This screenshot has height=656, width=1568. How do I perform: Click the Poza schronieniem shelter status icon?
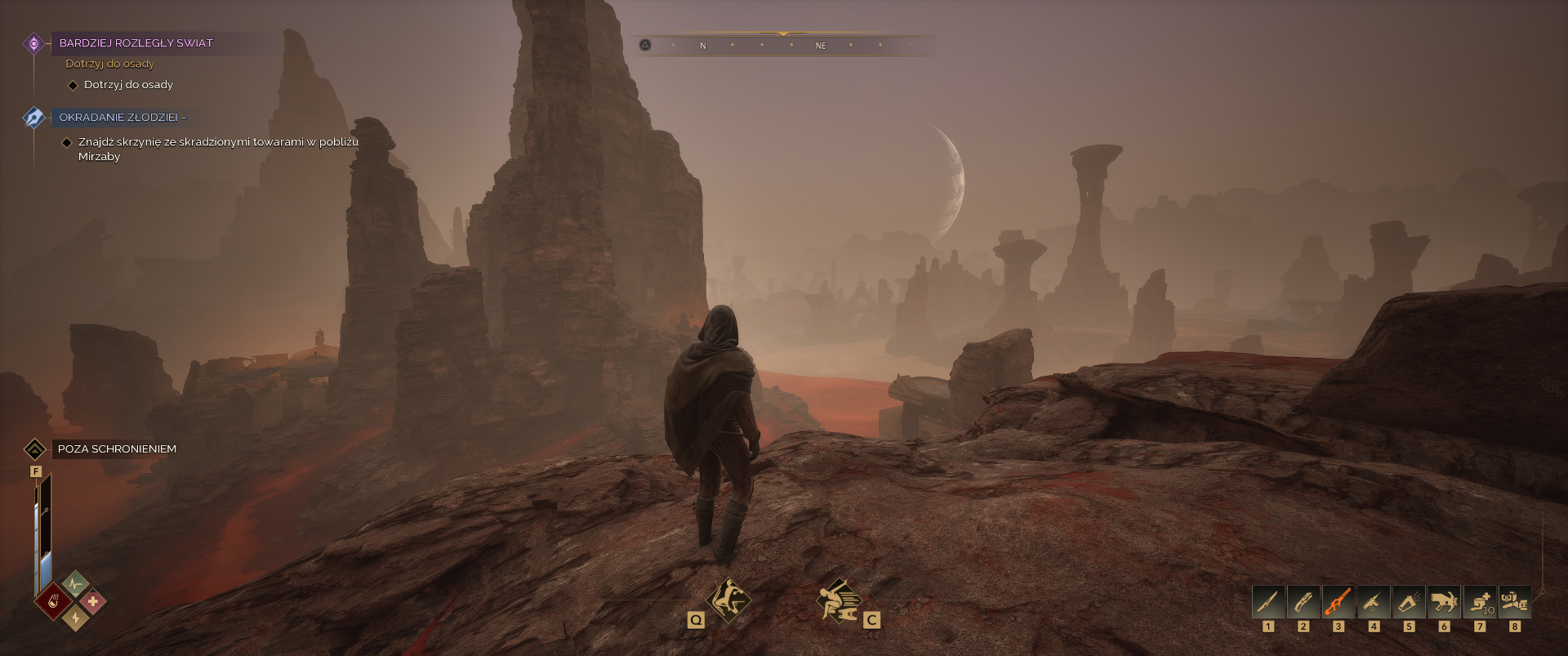[x=34, y=449]
